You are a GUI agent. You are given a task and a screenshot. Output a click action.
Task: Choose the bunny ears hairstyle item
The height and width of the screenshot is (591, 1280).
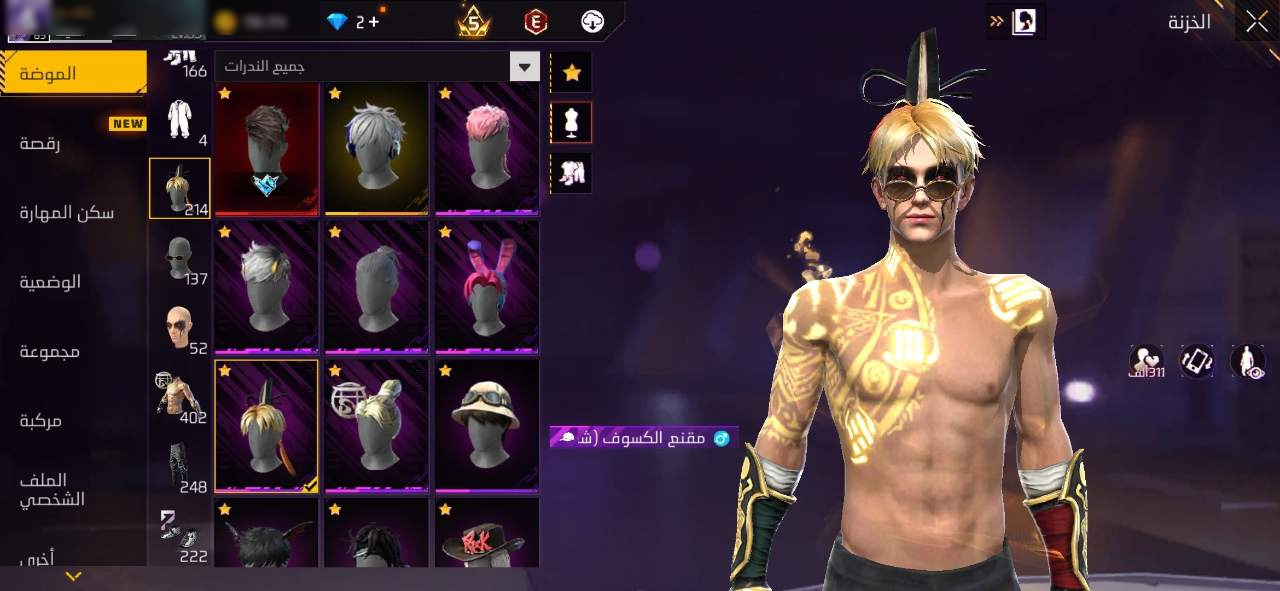(x=487, y=287)
